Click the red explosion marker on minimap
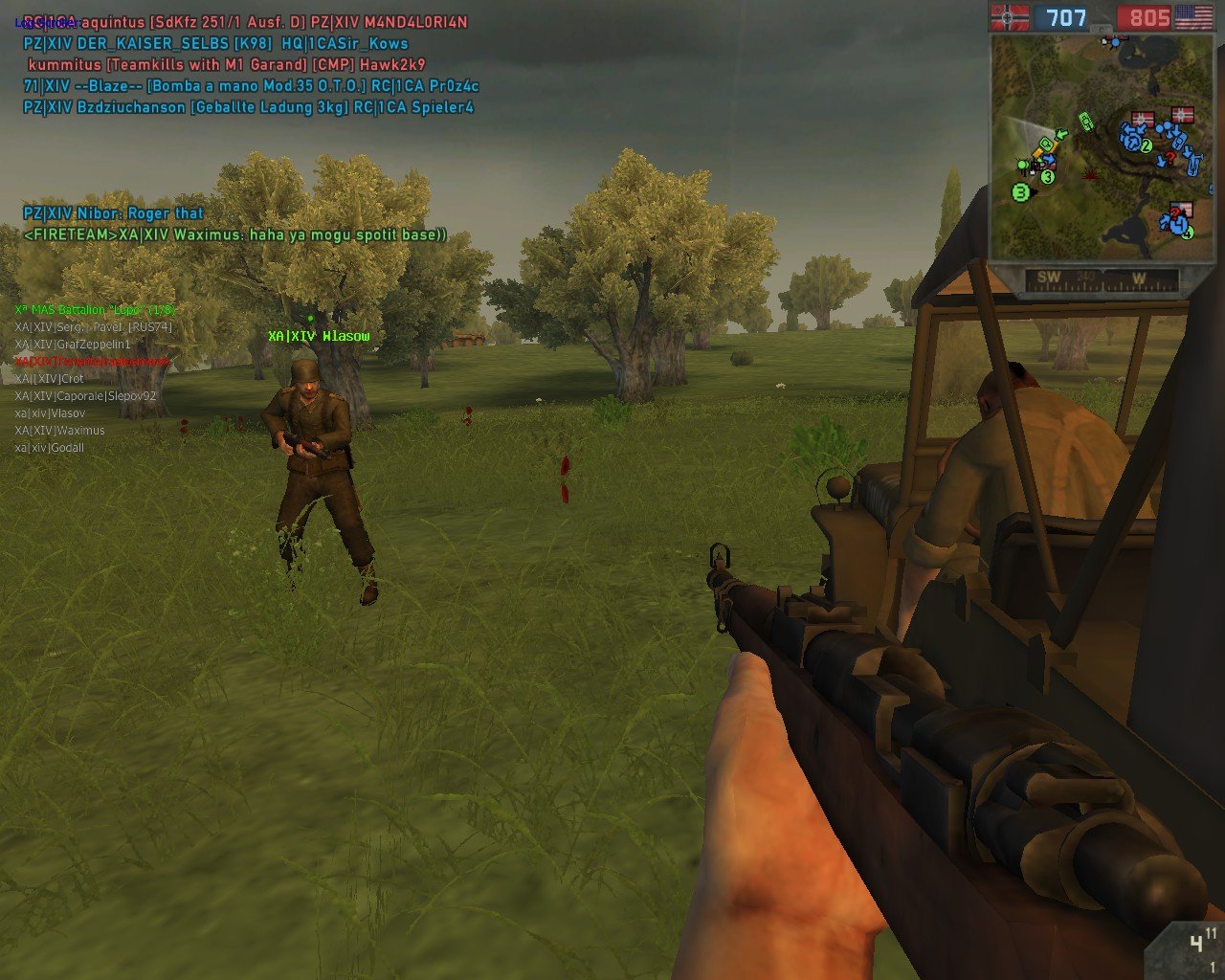 click(x=1090, y=174)
